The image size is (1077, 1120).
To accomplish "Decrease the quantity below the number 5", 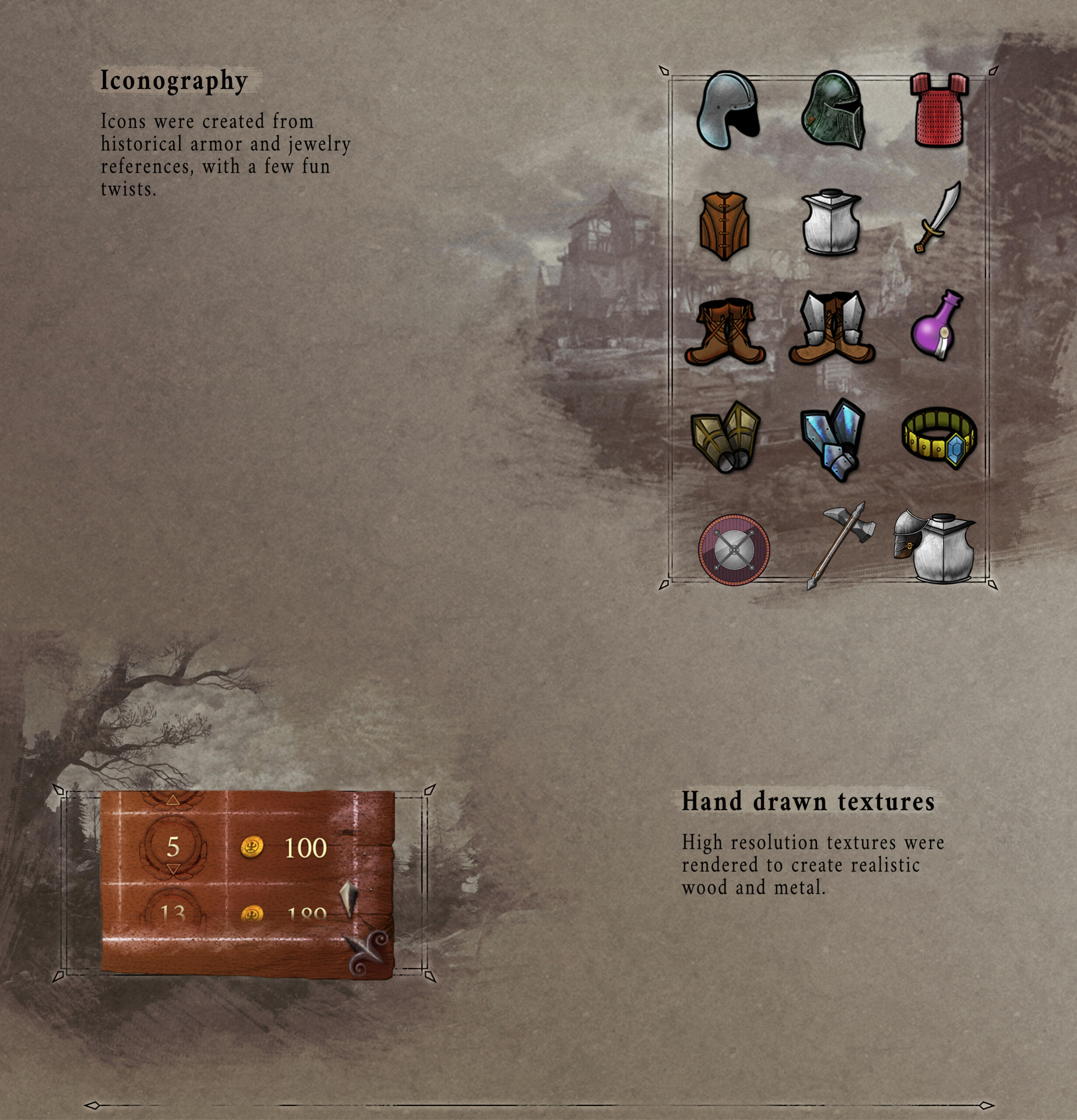I will (x=173, y=869).
